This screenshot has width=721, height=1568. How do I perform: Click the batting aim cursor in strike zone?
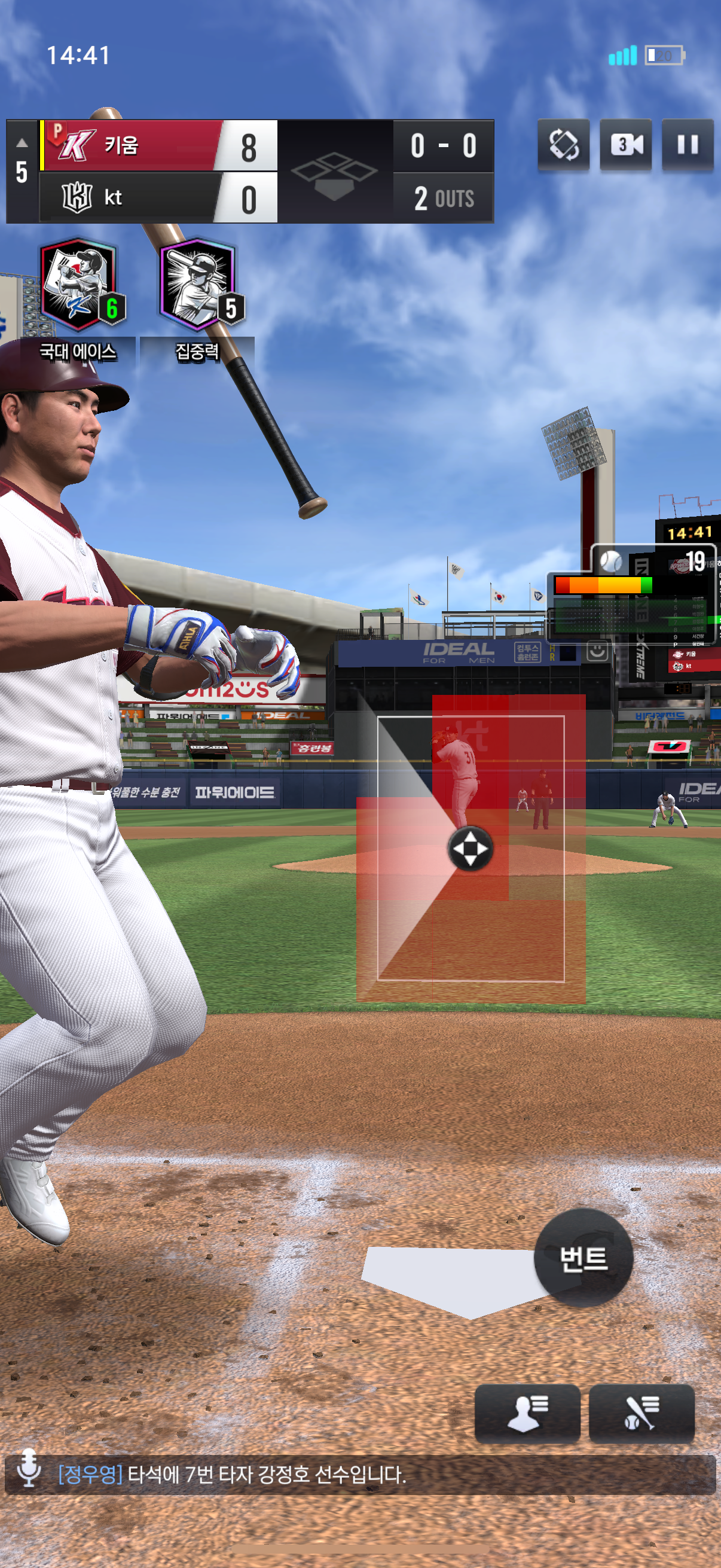(471, 848)
